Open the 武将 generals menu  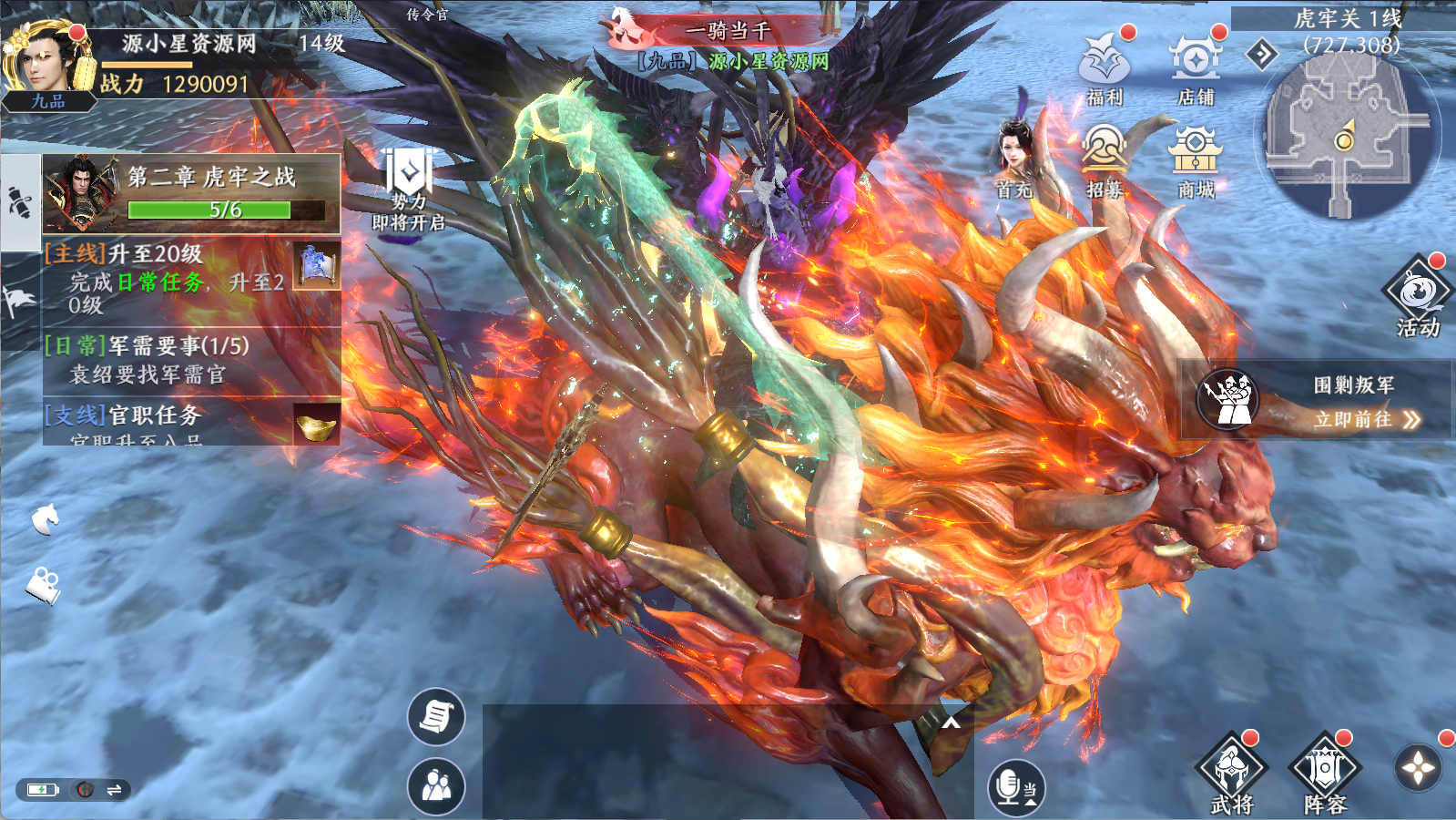pyautogui.click(x=1232, y=773)
